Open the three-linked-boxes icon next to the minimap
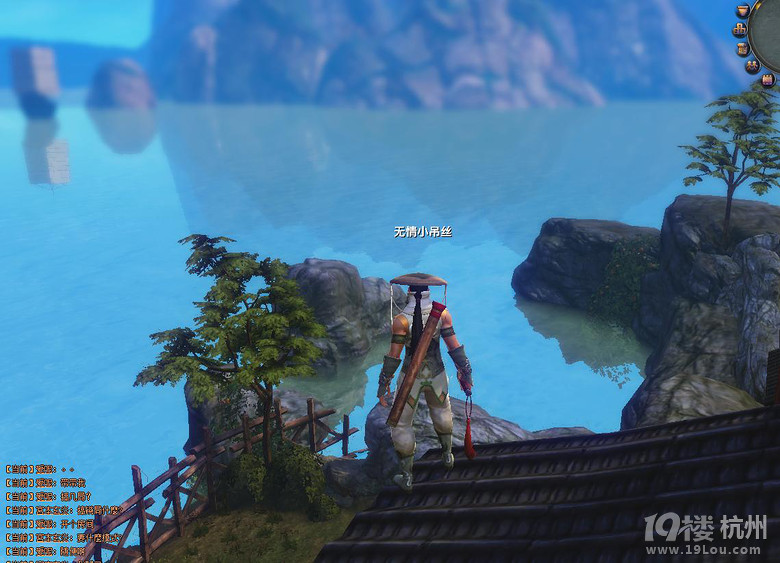The height and width of the screenshot is (563, 780). [739, 29]
